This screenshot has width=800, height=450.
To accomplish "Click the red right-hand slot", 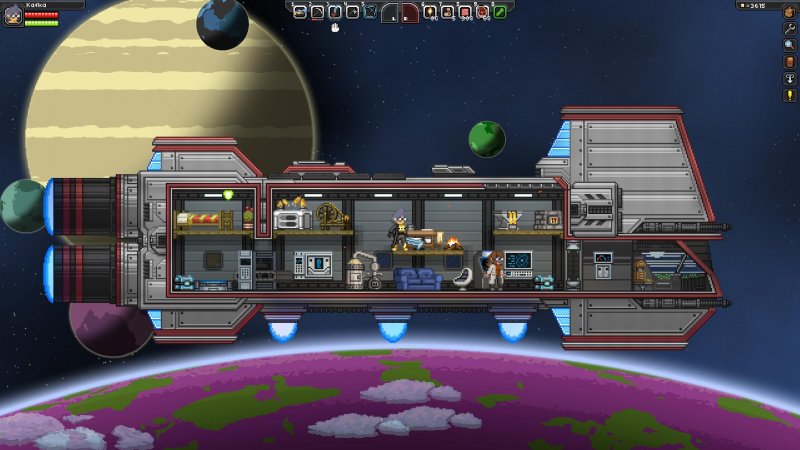I will pos(410,13).
